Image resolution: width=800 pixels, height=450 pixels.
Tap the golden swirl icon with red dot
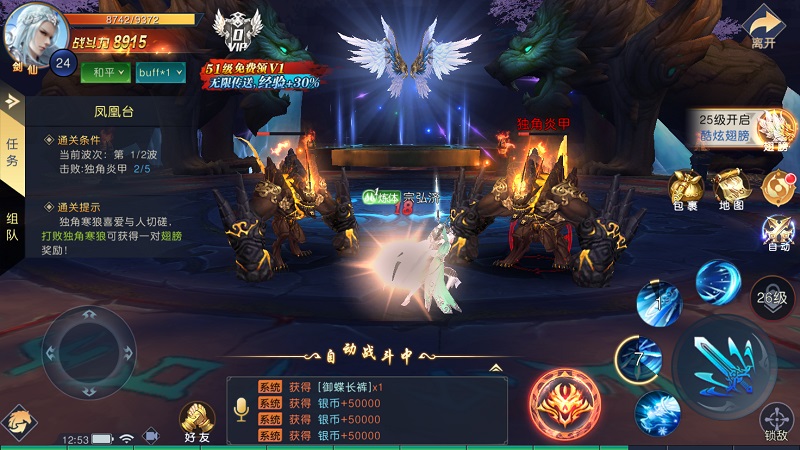(776, 186)
